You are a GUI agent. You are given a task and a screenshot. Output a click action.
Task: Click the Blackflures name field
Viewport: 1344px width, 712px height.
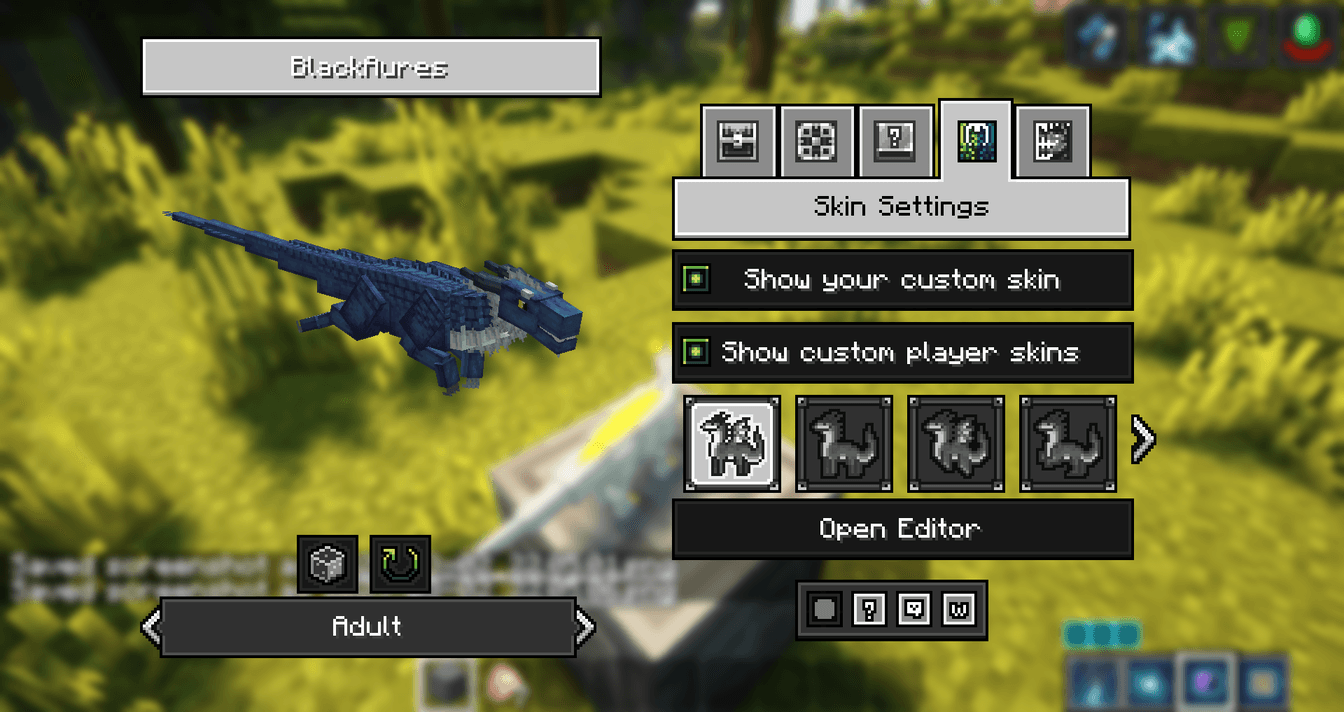coord(370,68)
